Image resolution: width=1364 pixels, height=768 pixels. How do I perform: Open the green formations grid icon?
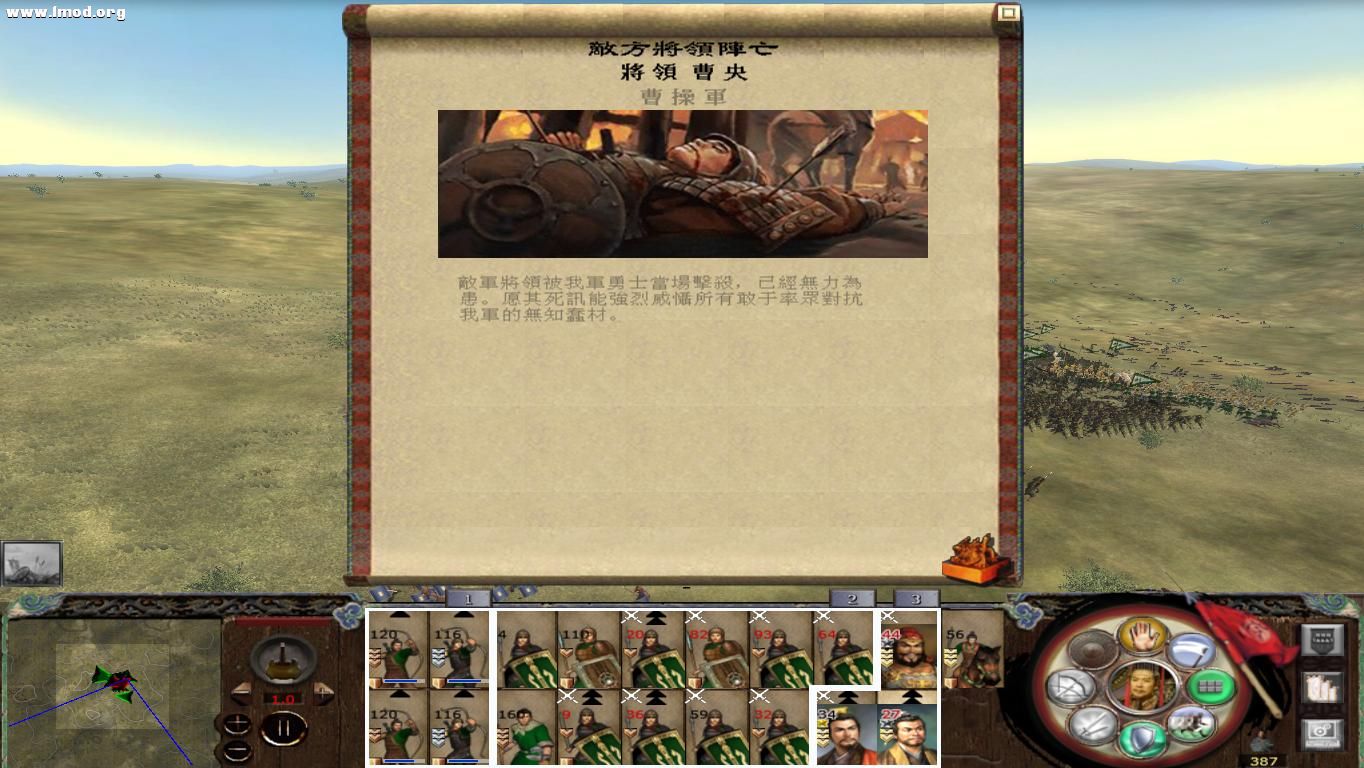tap(1211, 687)
